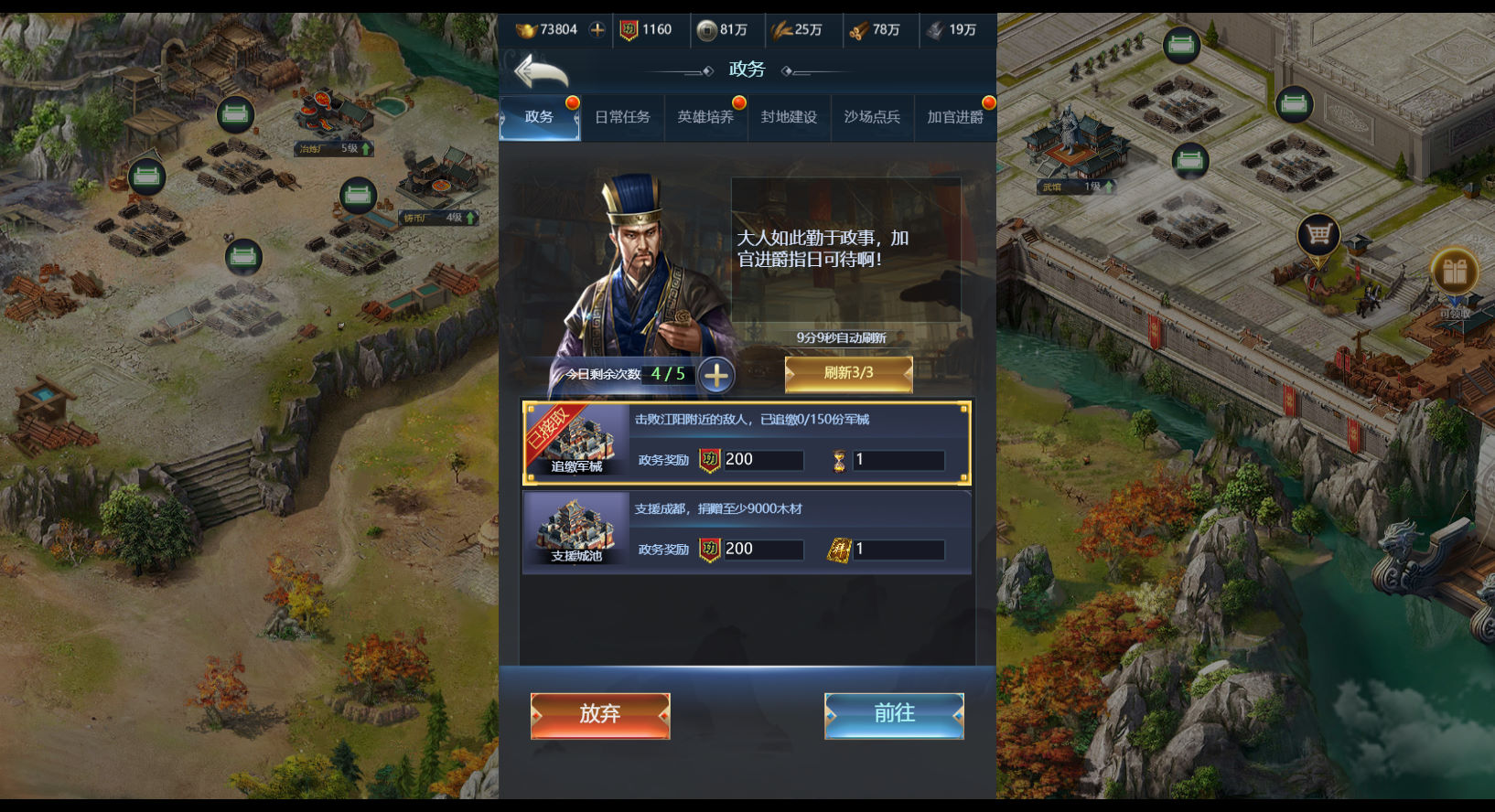Claim the gift box reward
The width and height of the screenshot is (1495, 812).
(x=1454, y=272)
